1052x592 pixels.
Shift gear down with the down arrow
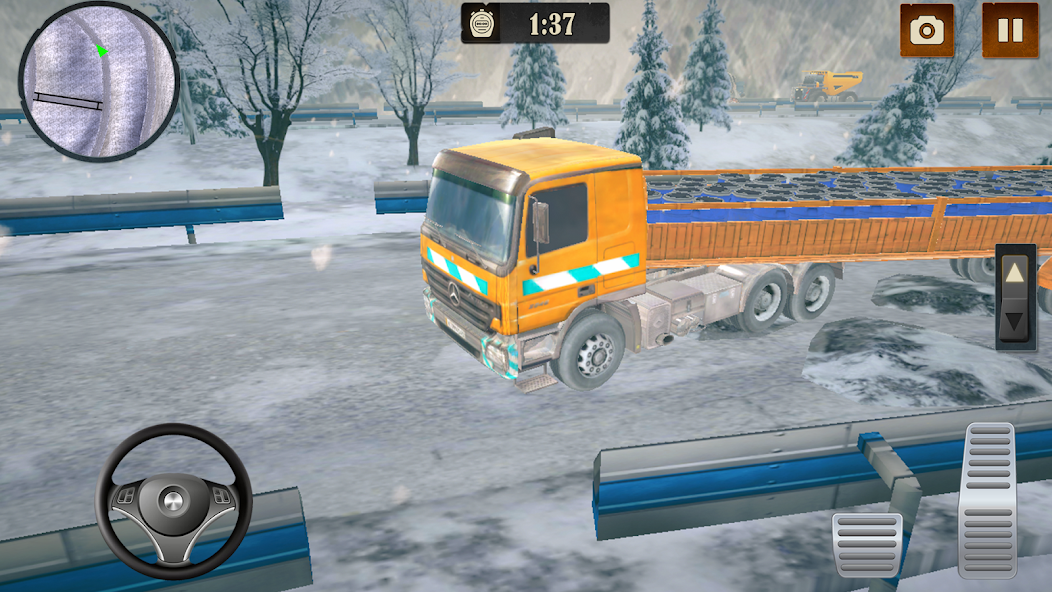1015,322
